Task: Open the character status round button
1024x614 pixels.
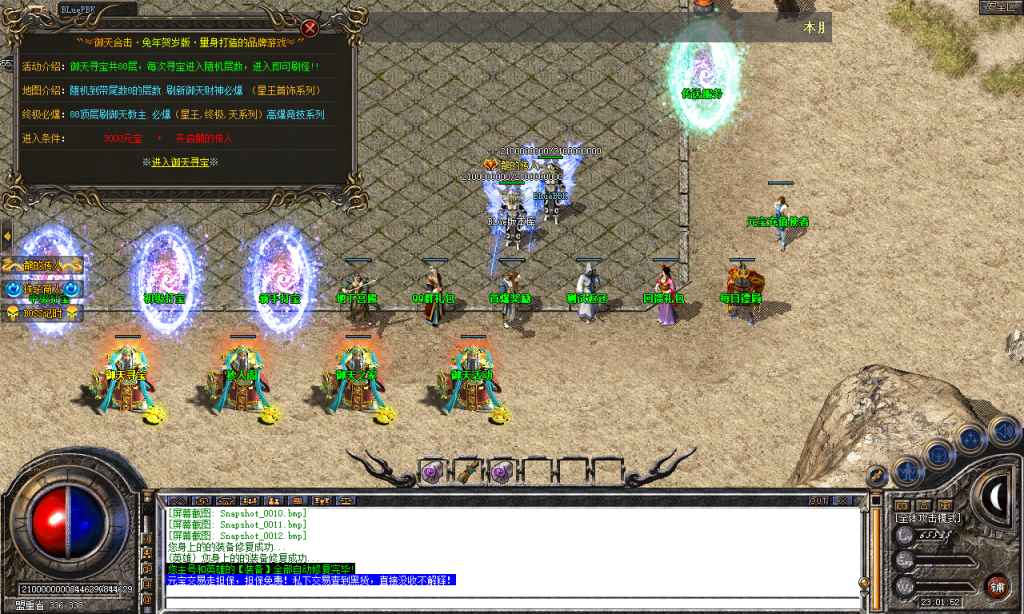Action: click(906, 469)
